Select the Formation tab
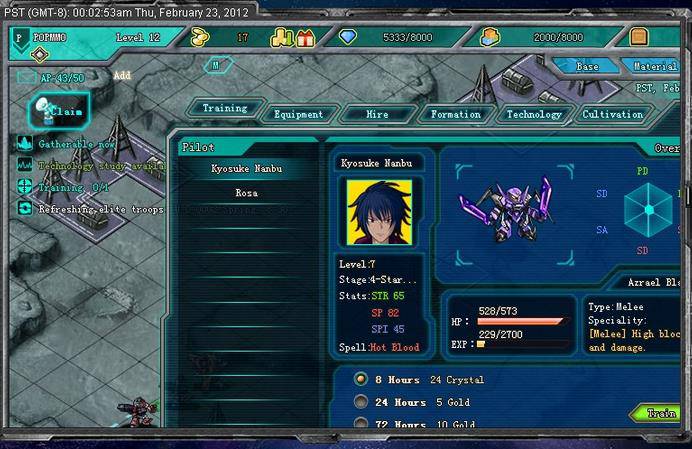Screen dimensions: 692x449 click(455, 115)
